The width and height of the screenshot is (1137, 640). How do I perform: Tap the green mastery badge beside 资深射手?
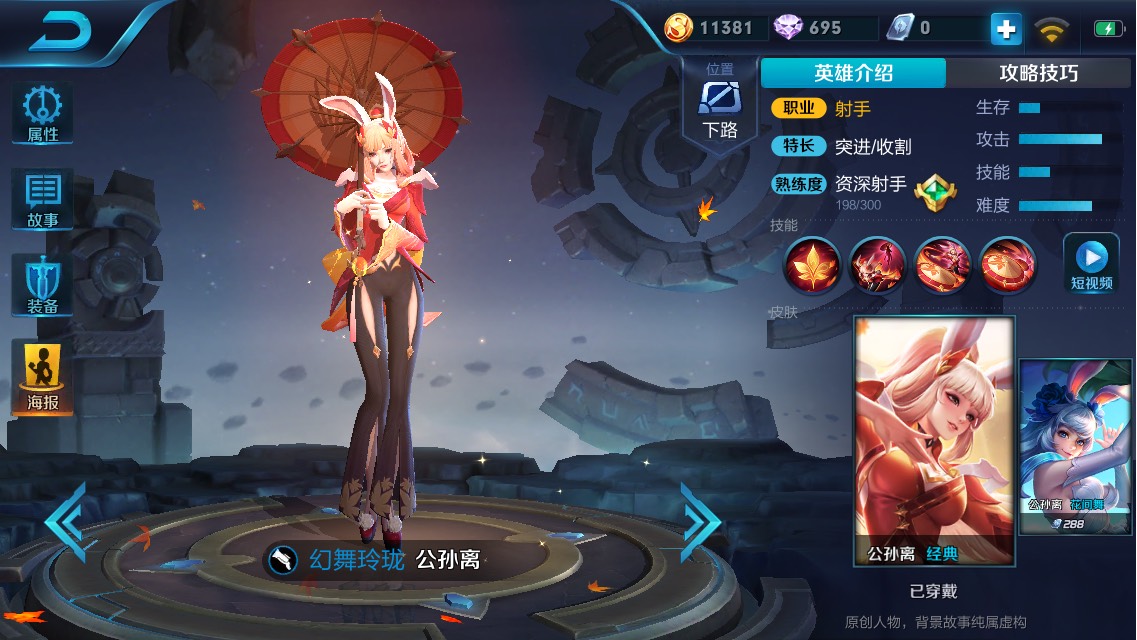click(x=935, y=187)
